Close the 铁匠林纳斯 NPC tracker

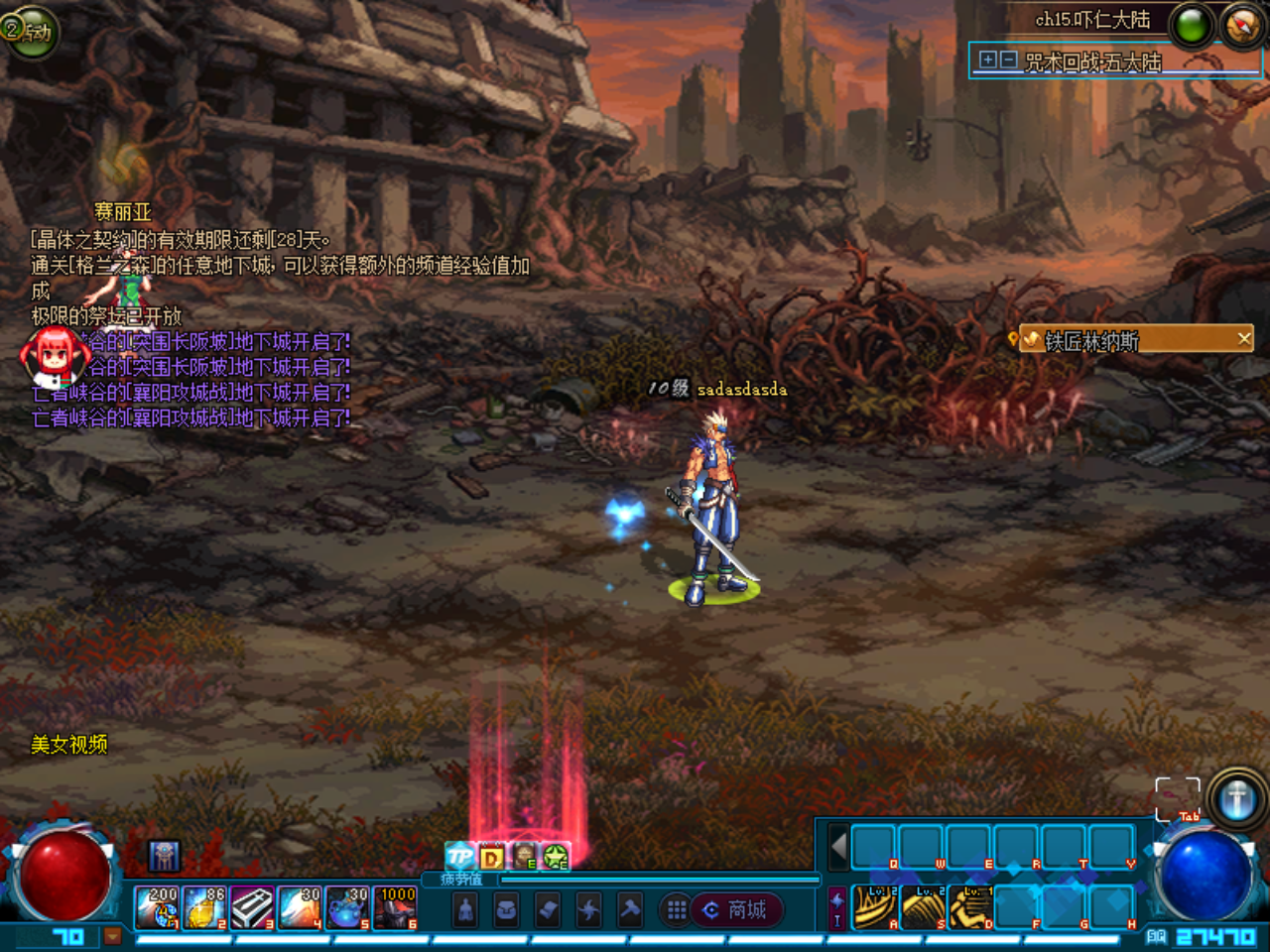coord(1244,339)
